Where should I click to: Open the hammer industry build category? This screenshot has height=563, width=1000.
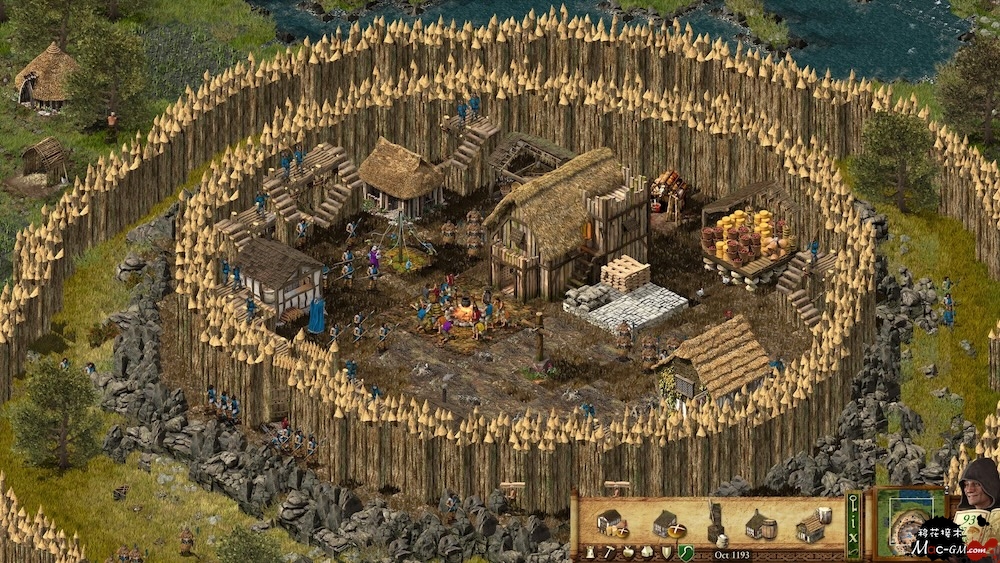pyautogui.click(x=609, y=551)
